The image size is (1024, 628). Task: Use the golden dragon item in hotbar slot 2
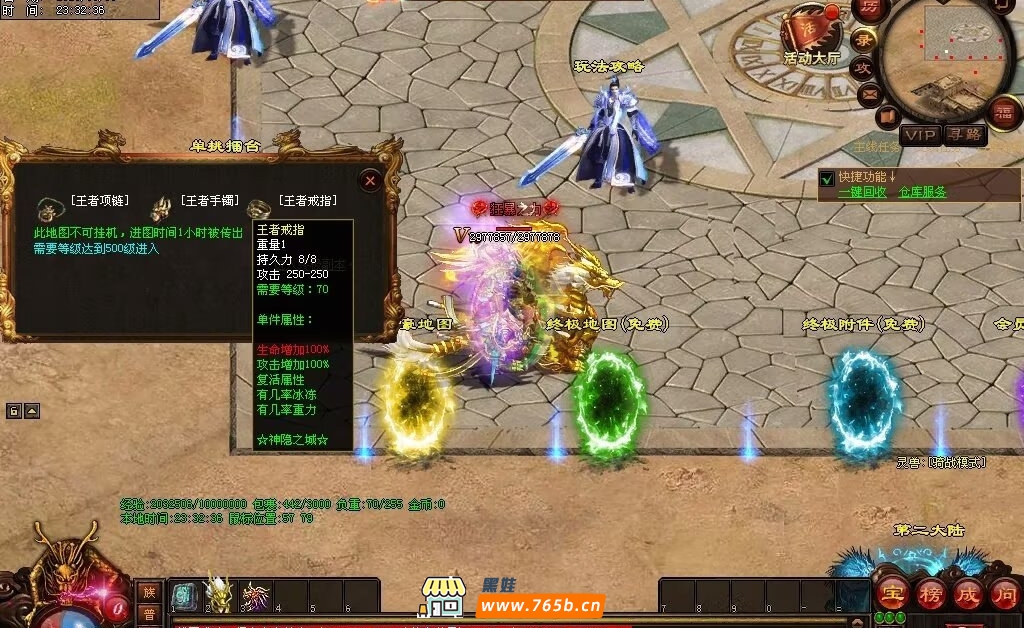coord(218,594)
